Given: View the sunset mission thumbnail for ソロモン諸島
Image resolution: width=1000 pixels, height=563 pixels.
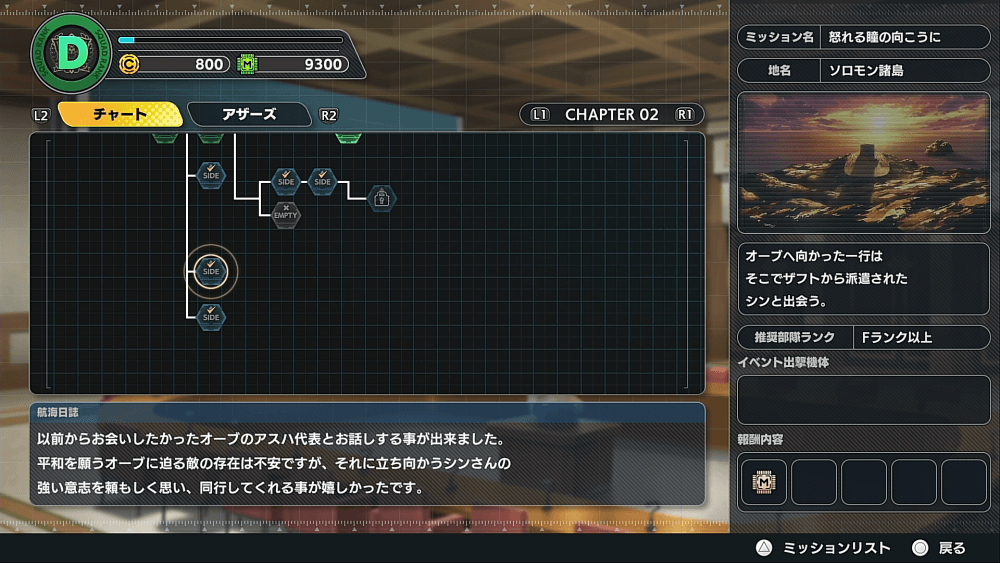Looking at the screenshot, I should pyautogui.click(x=863, y=164).
